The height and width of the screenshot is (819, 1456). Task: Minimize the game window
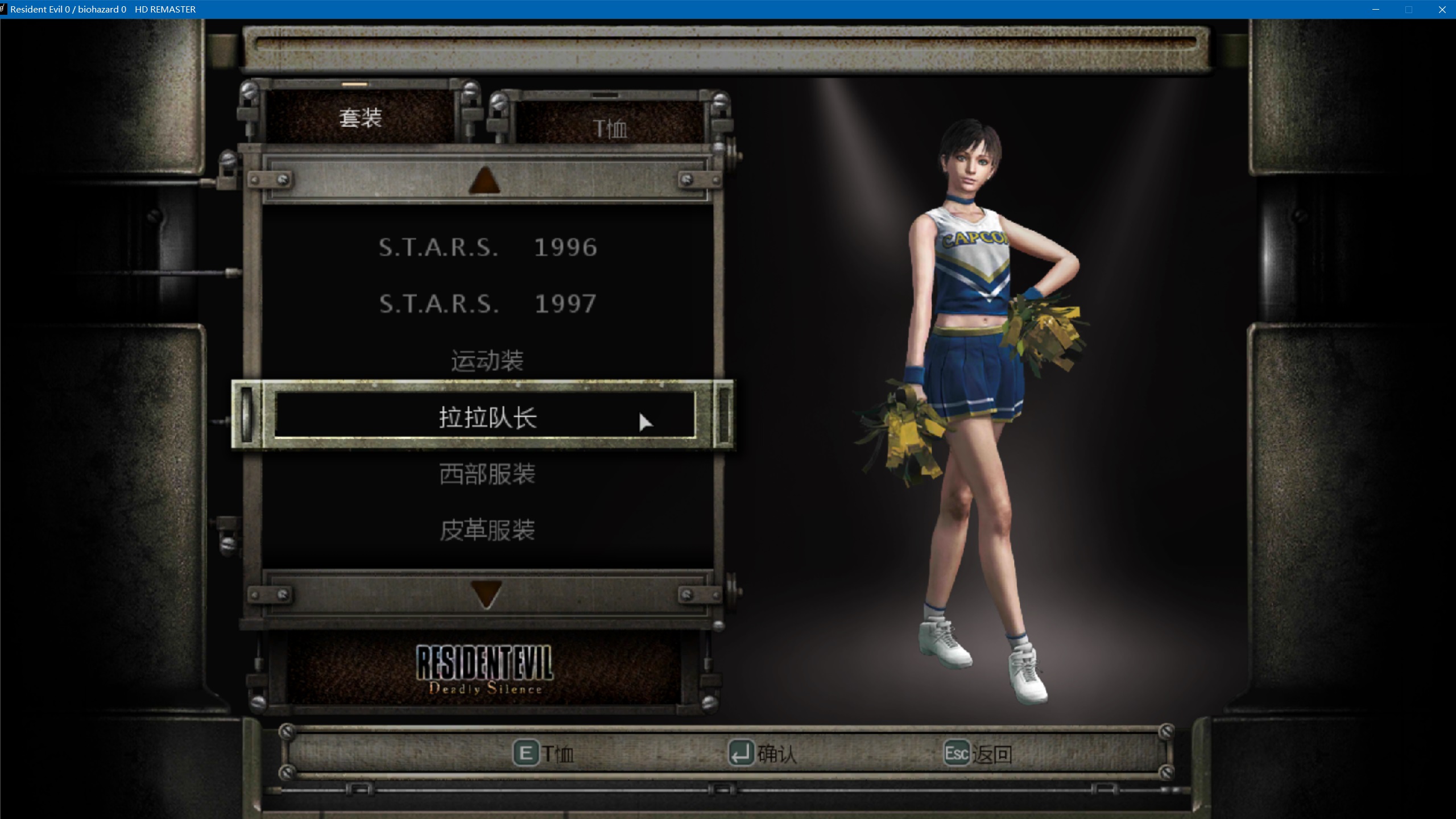(1376, 10)
